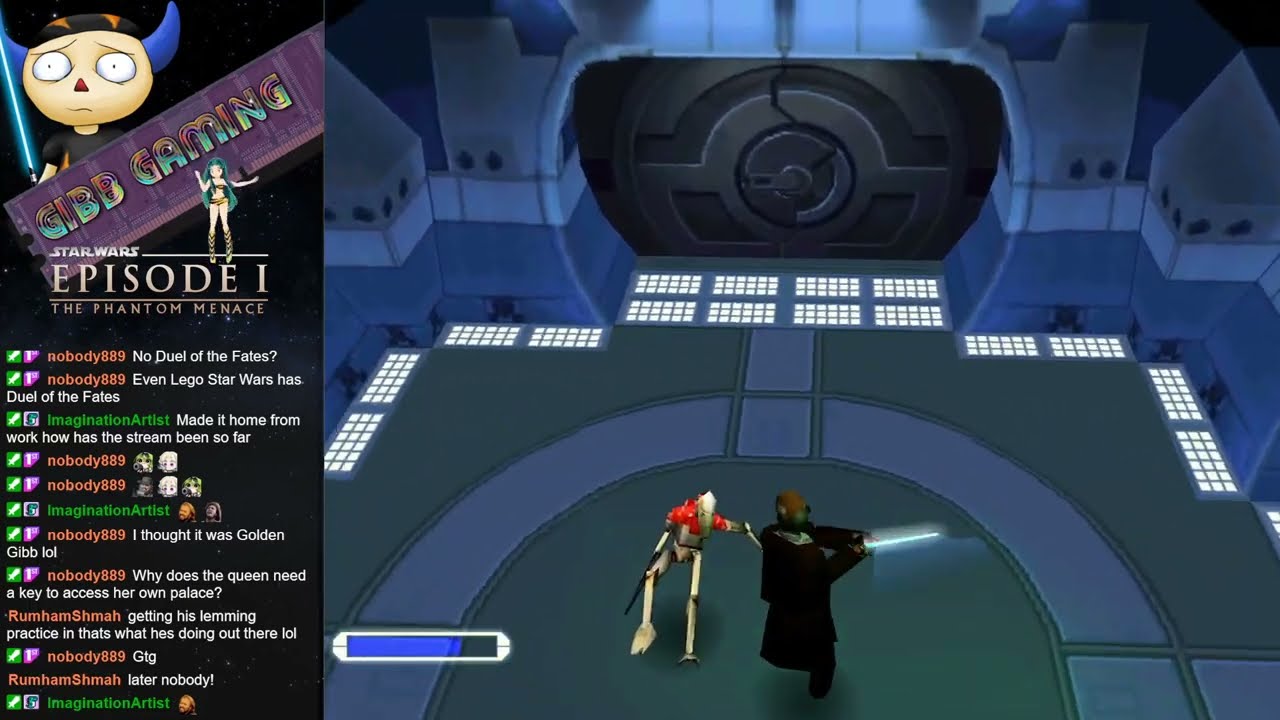Click the grey detective emote in nobody889's emote row
Screen dimensions: 1280x720
tap(143, 485)
